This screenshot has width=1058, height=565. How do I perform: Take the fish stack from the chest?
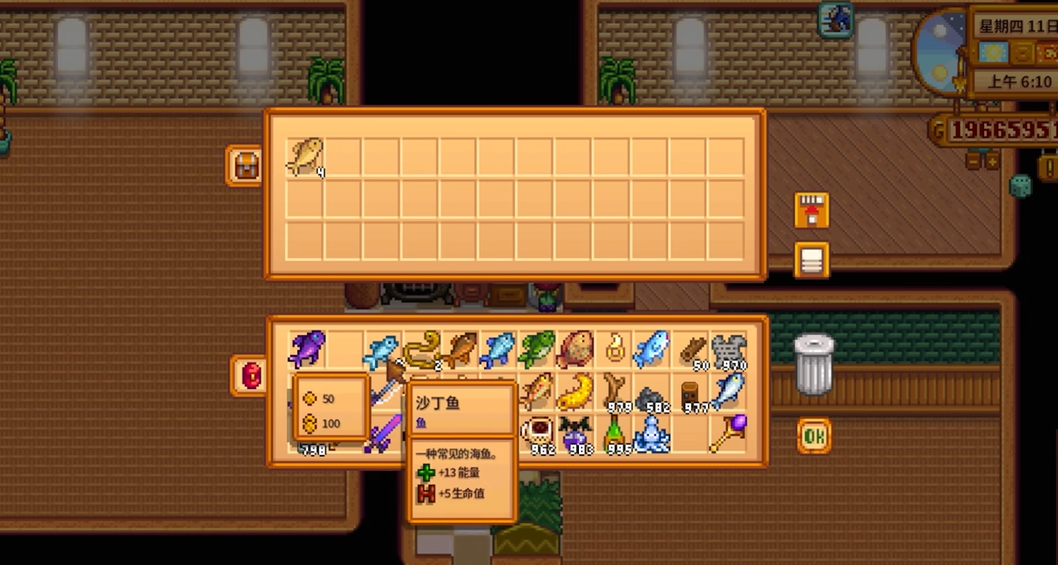click(x=305, y=157)
